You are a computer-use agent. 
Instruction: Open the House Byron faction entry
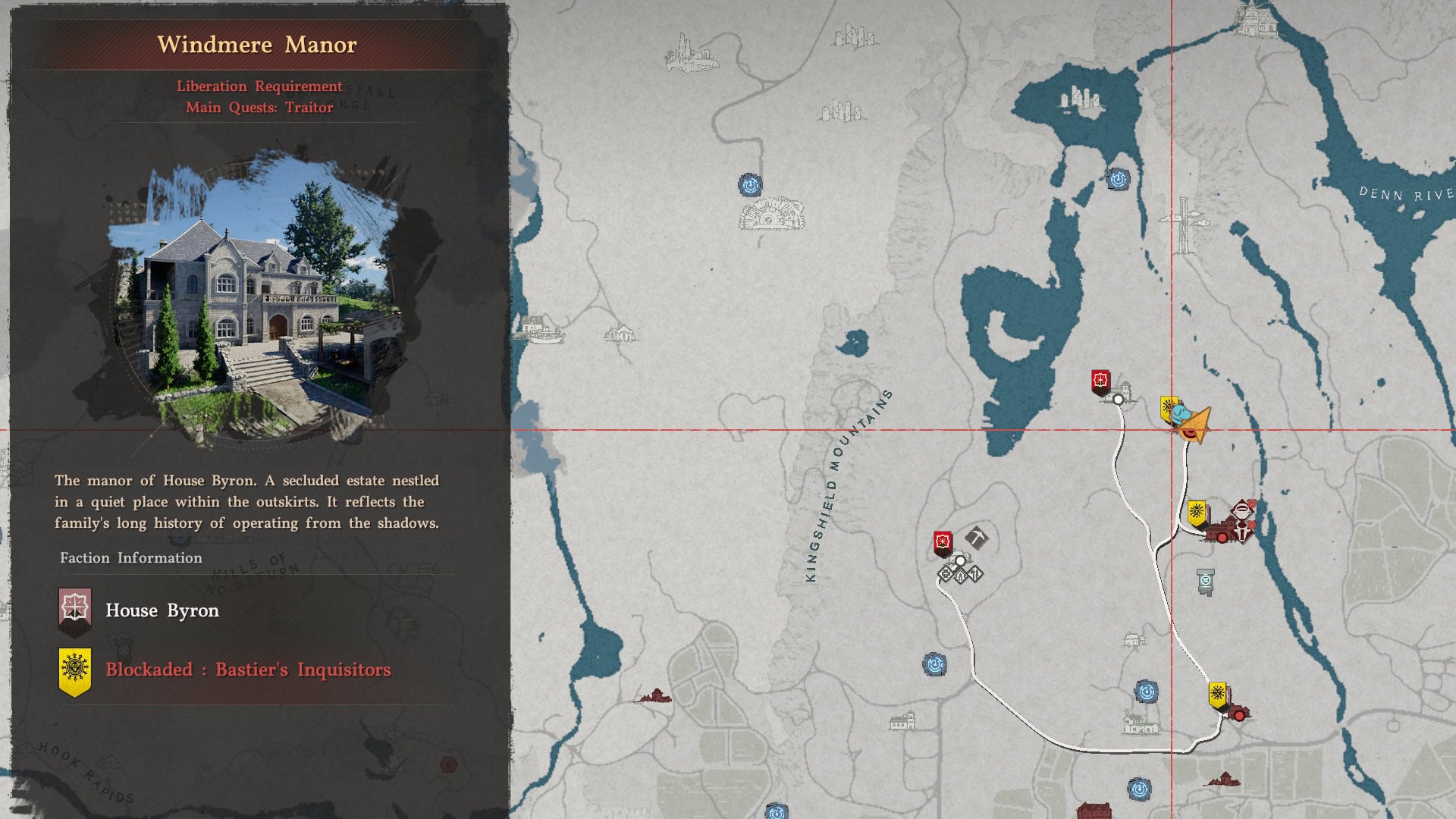(162, 611)
